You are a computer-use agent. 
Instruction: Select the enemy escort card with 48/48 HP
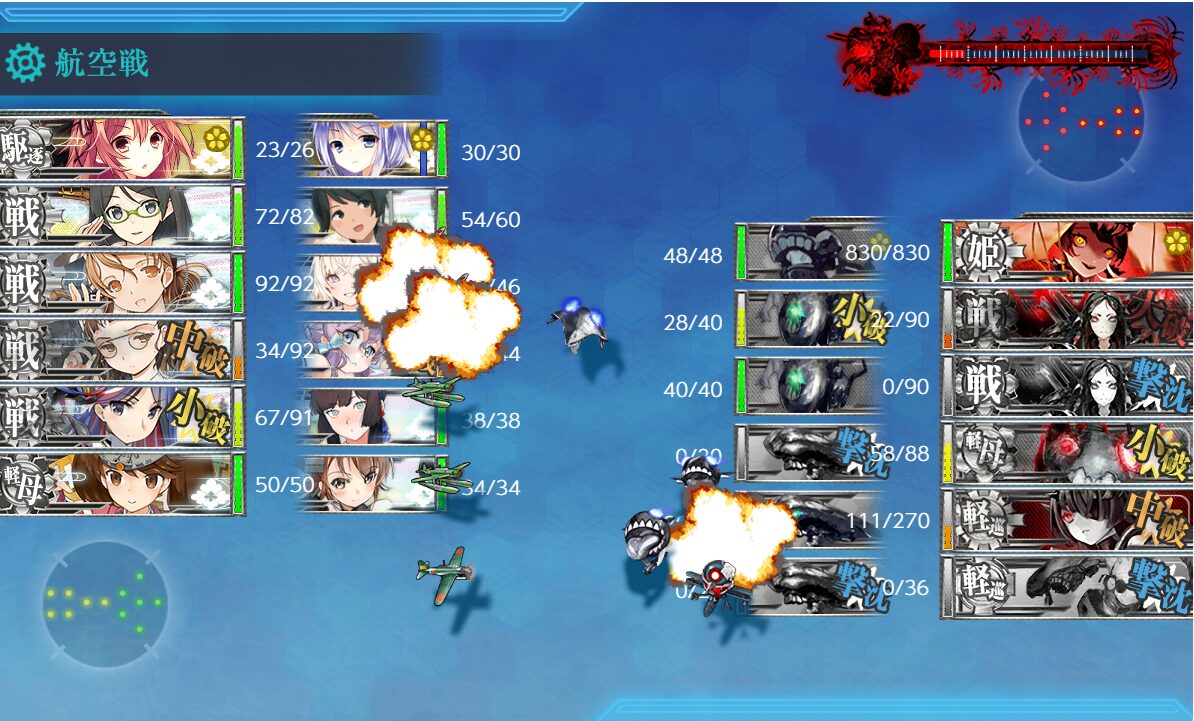(810, 252)
